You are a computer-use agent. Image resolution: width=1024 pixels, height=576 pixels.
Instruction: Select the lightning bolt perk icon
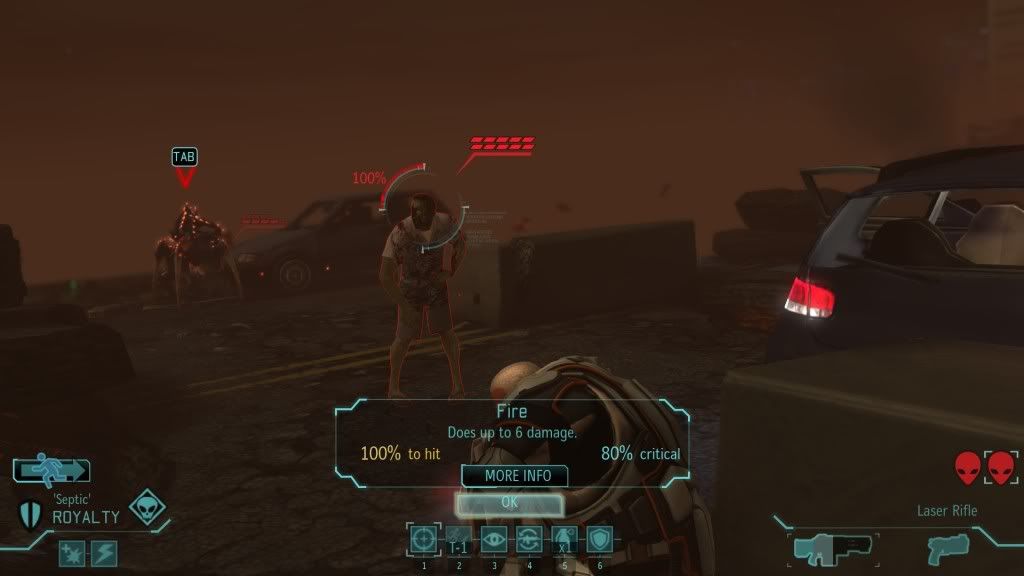104,553
